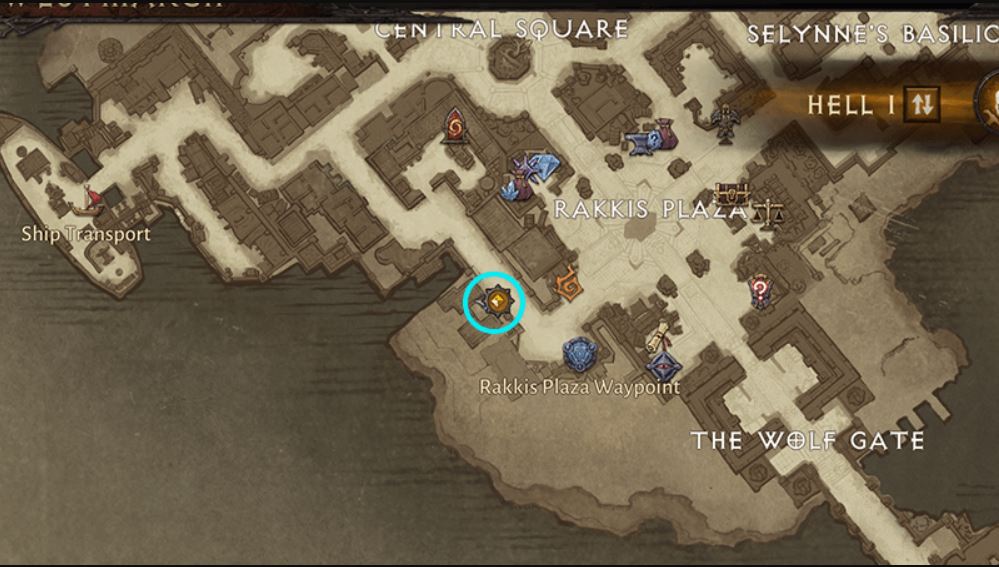Click the circled gold gem marker

tap(494, 301)
